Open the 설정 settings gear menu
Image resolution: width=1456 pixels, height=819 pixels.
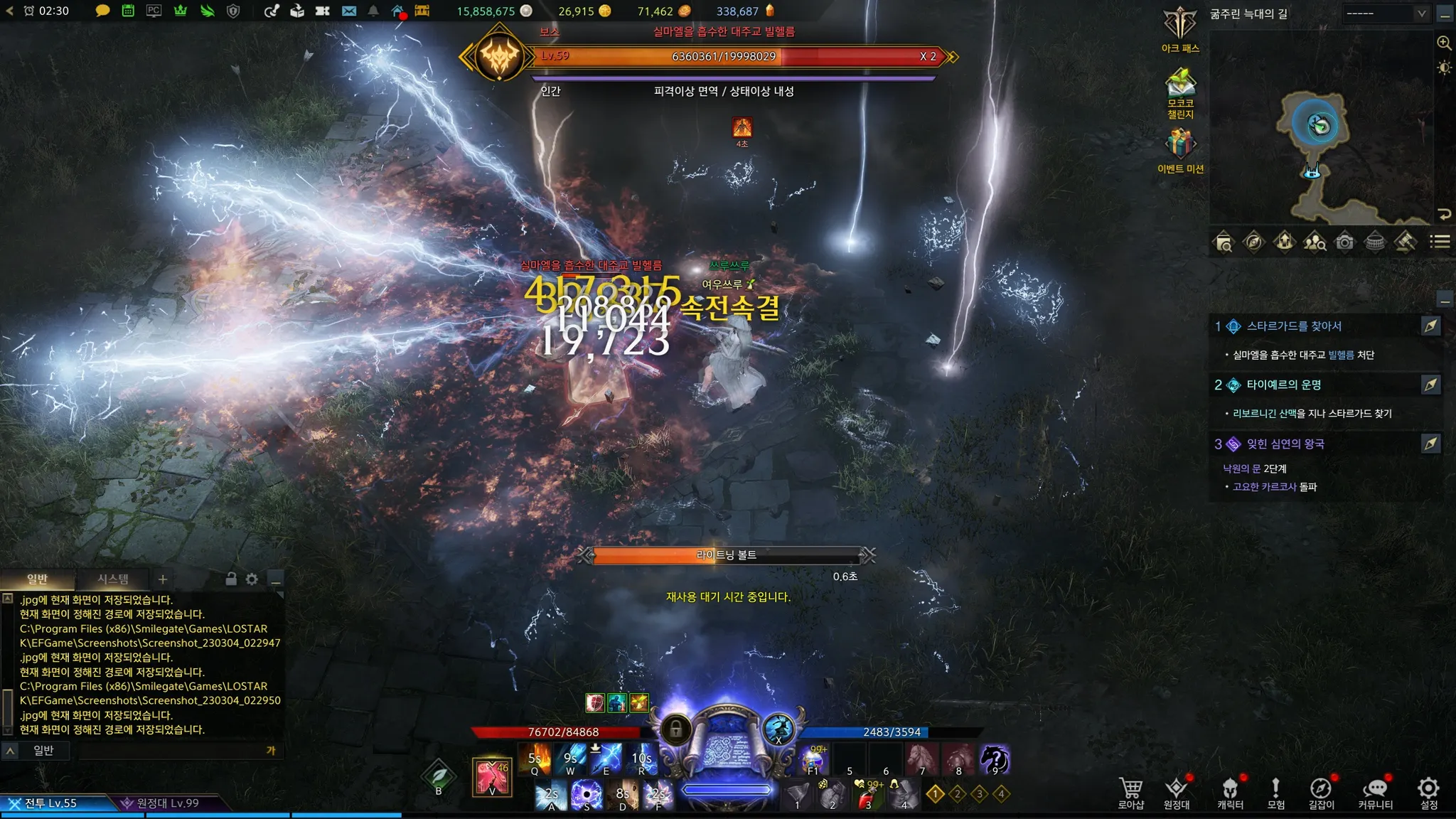click(x=1428, y=791)
